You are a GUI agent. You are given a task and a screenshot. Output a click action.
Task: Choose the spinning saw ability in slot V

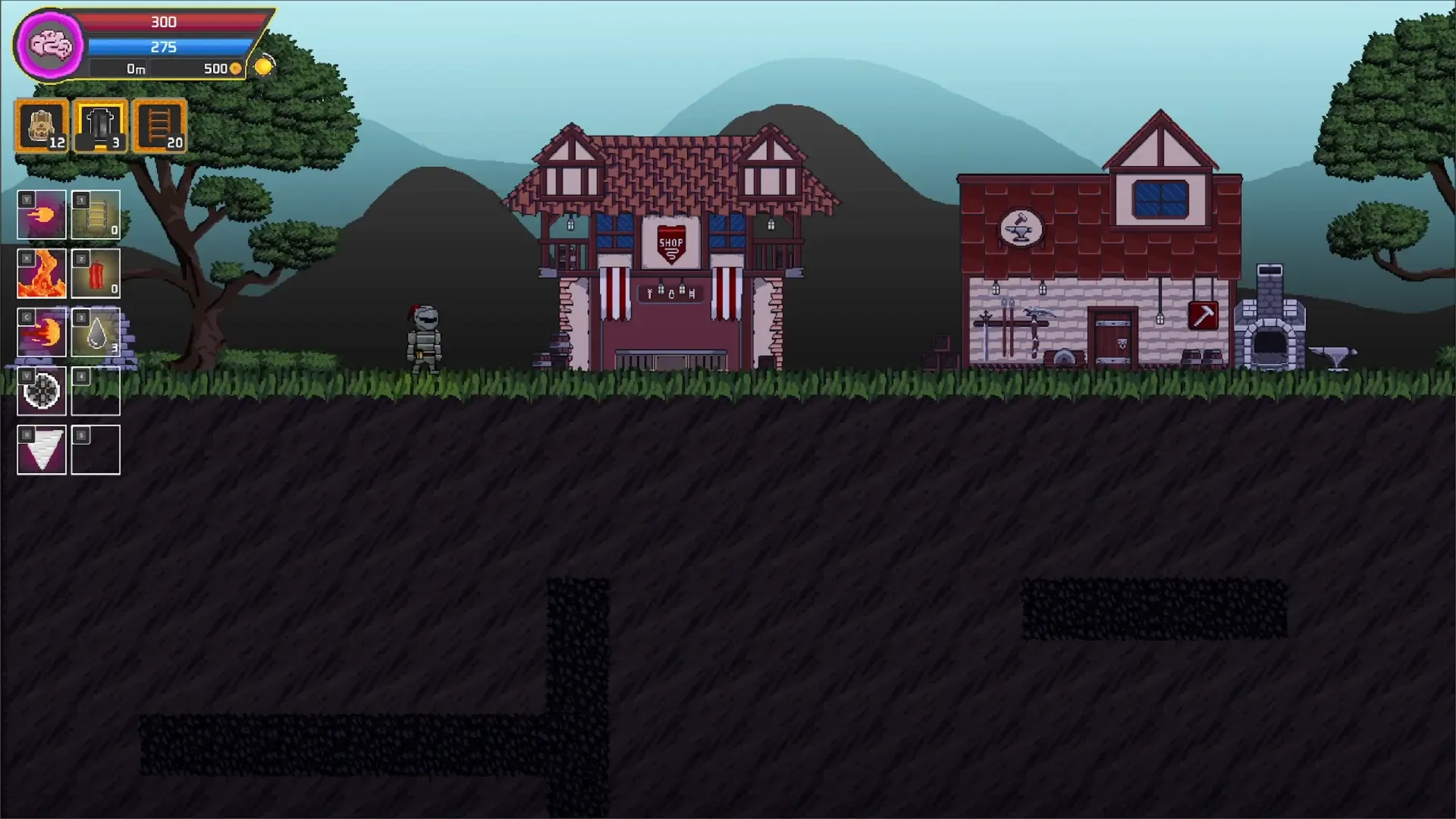coord(41,391)
